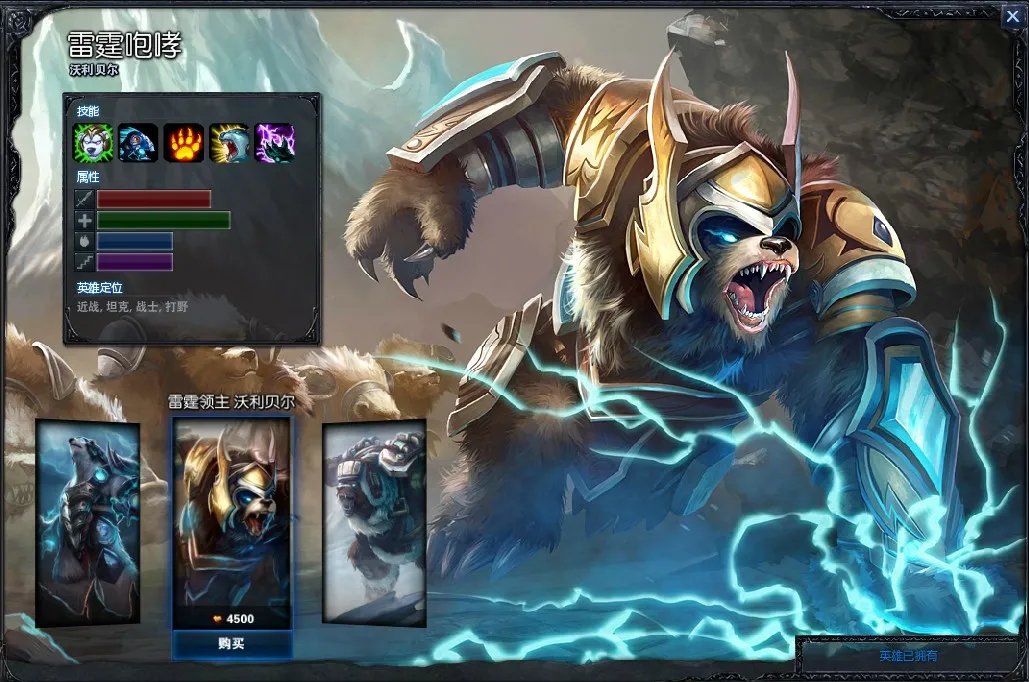Choose the orange paw print skill icon
The height and width of the screenshot is (682, 1029).
[184, 143]
